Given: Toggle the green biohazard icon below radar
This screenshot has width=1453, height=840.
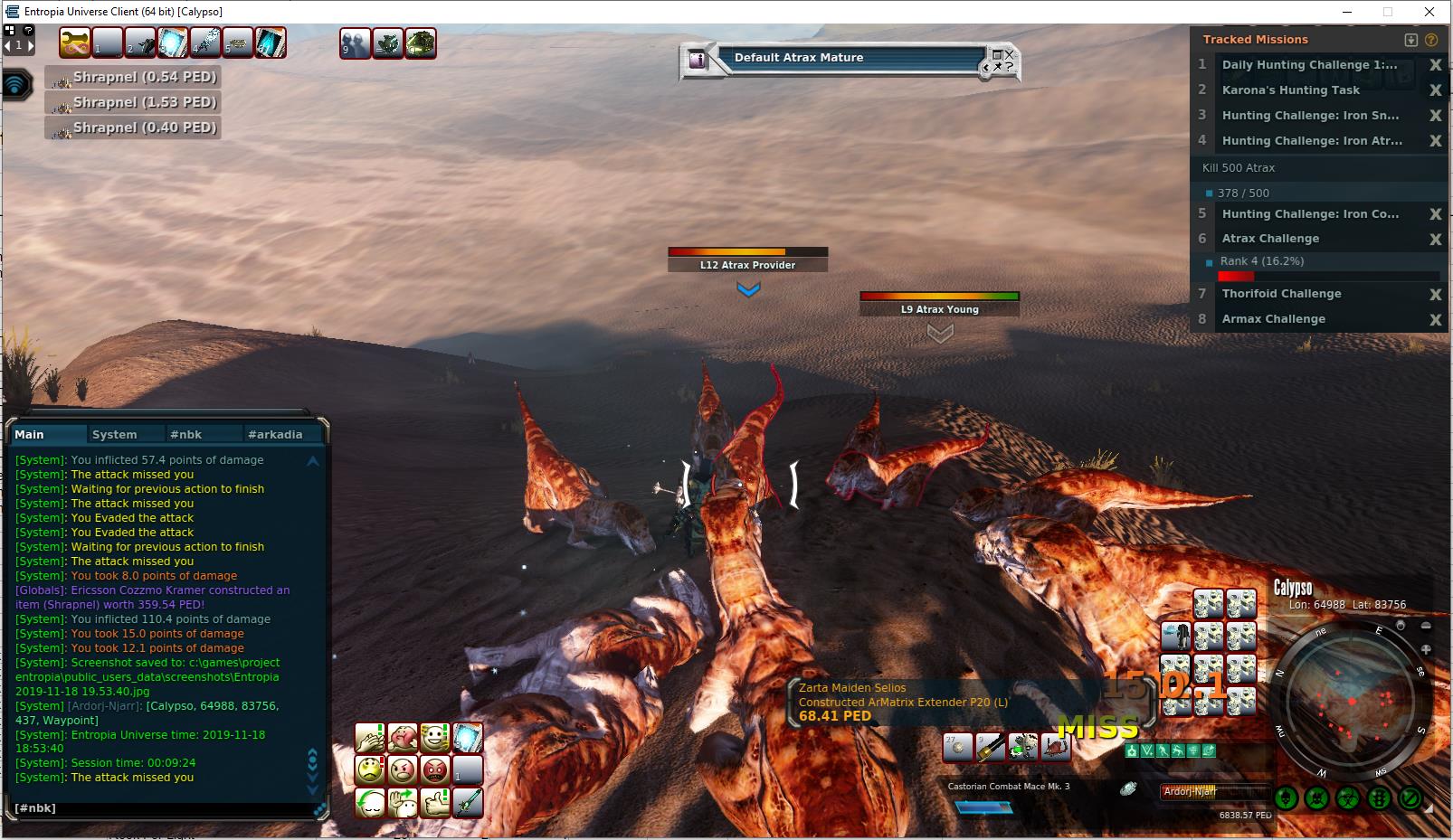Looking at the screenshot, I should click(x=1348, y=798).
